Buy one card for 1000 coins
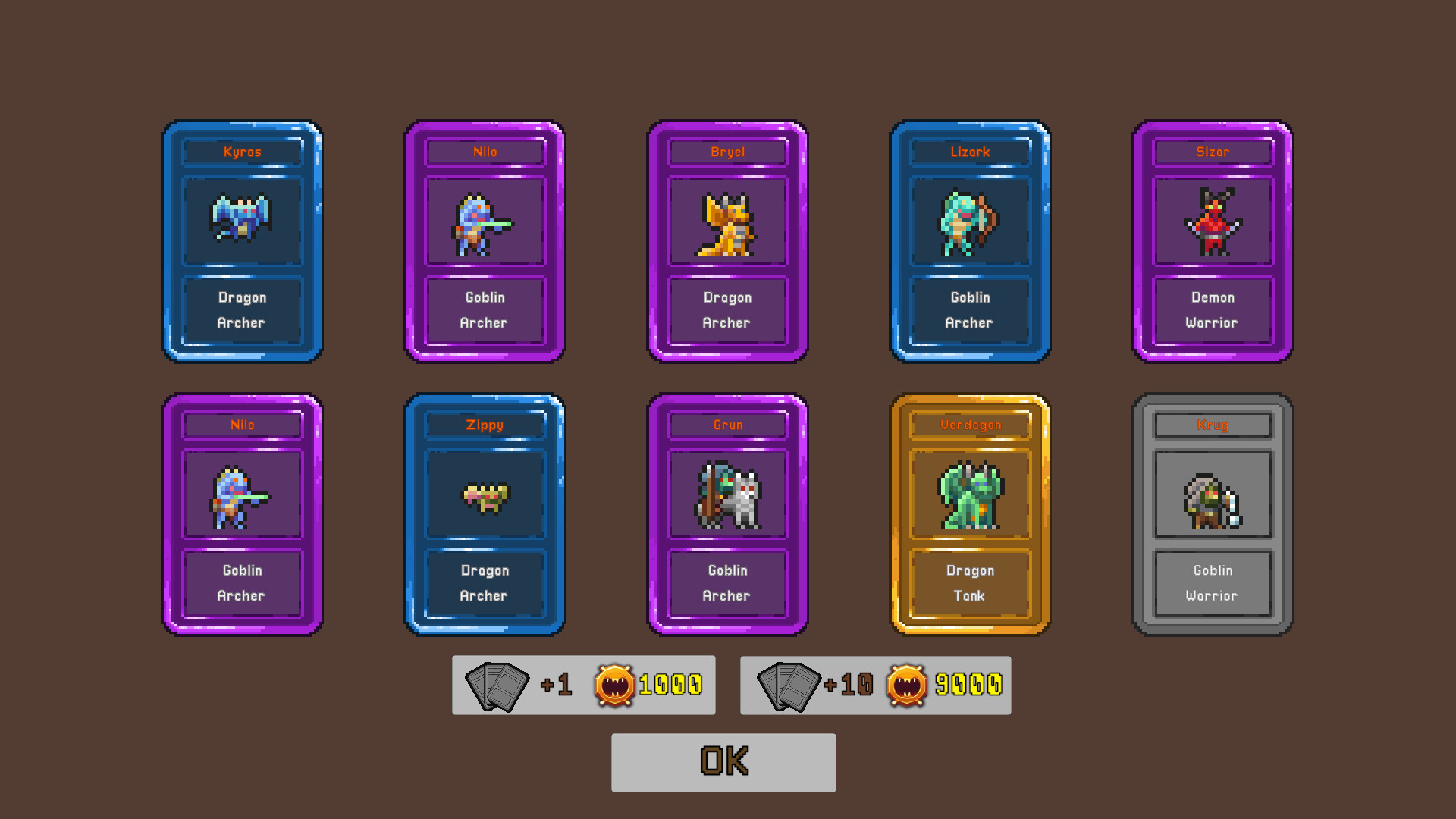Viewport: 1456px width, 819px height. click(584, 685)
